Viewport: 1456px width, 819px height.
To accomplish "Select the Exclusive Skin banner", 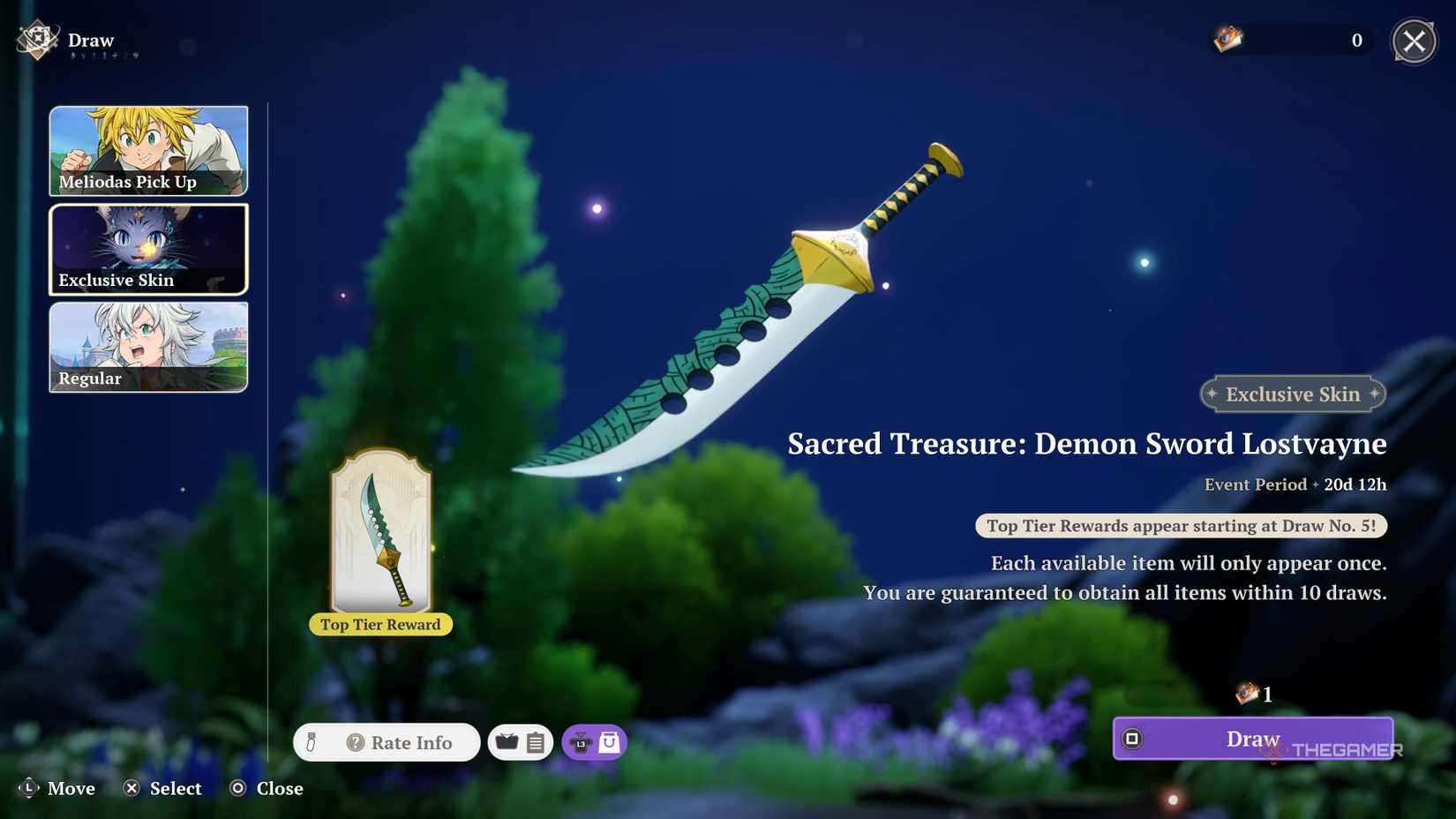I will click(148, 249).
